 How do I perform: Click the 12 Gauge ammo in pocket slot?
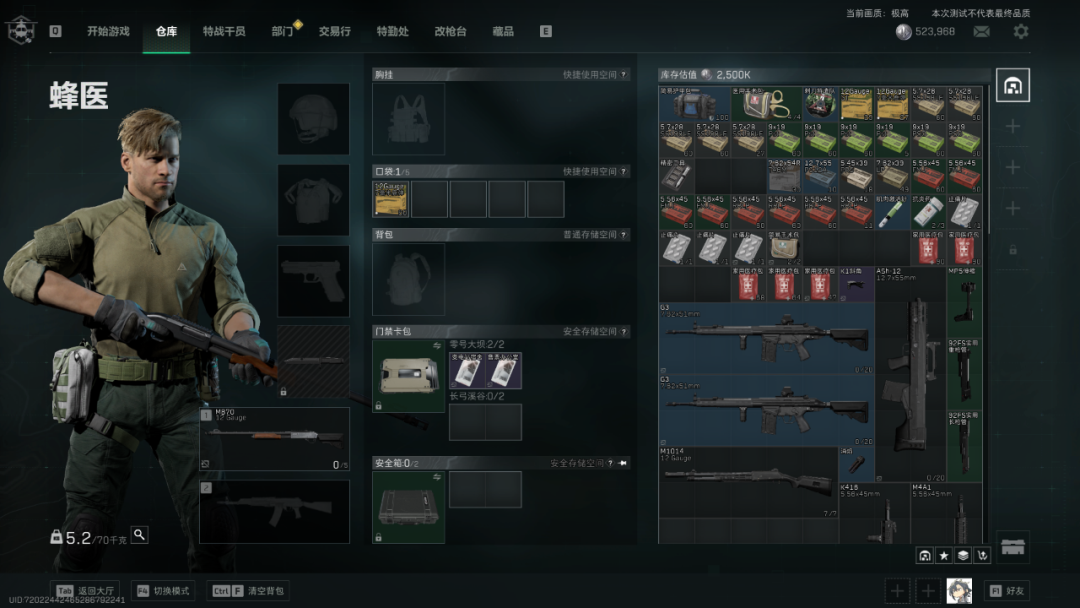click(x=391, y=199)
